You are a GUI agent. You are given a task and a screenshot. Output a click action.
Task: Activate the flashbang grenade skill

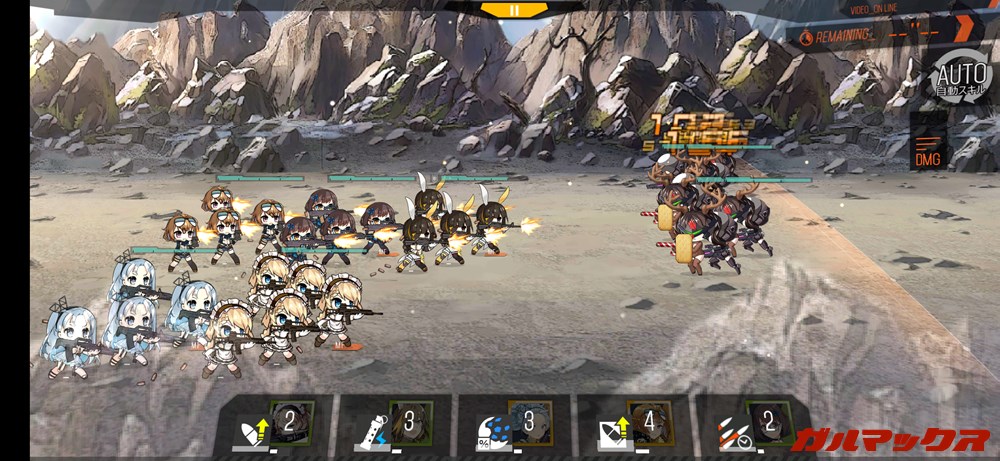tap(392, 424)
